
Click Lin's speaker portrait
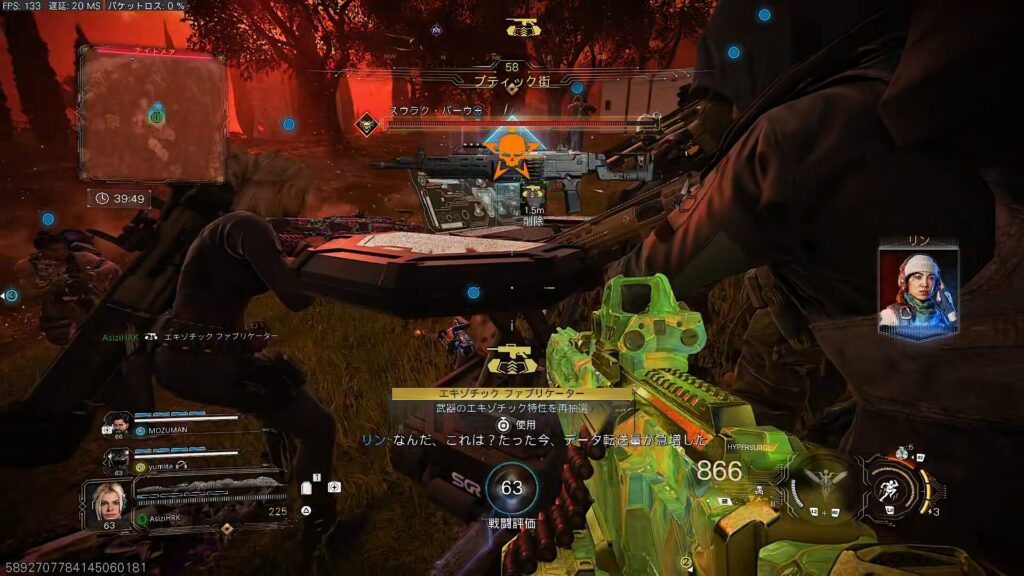tap(918, 291)
